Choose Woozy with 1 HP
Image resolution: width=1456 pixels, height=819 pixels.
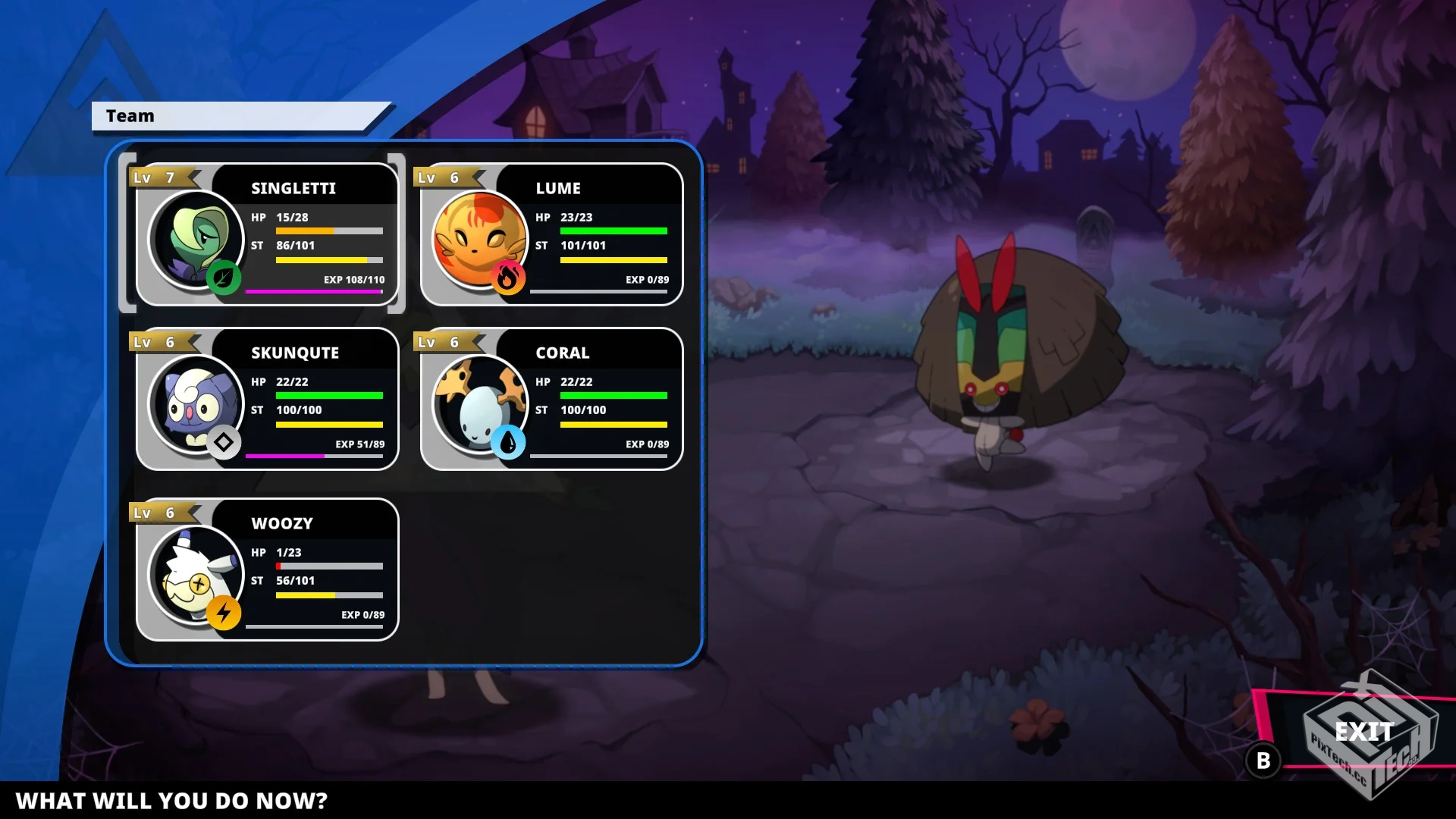click(267, 570)
